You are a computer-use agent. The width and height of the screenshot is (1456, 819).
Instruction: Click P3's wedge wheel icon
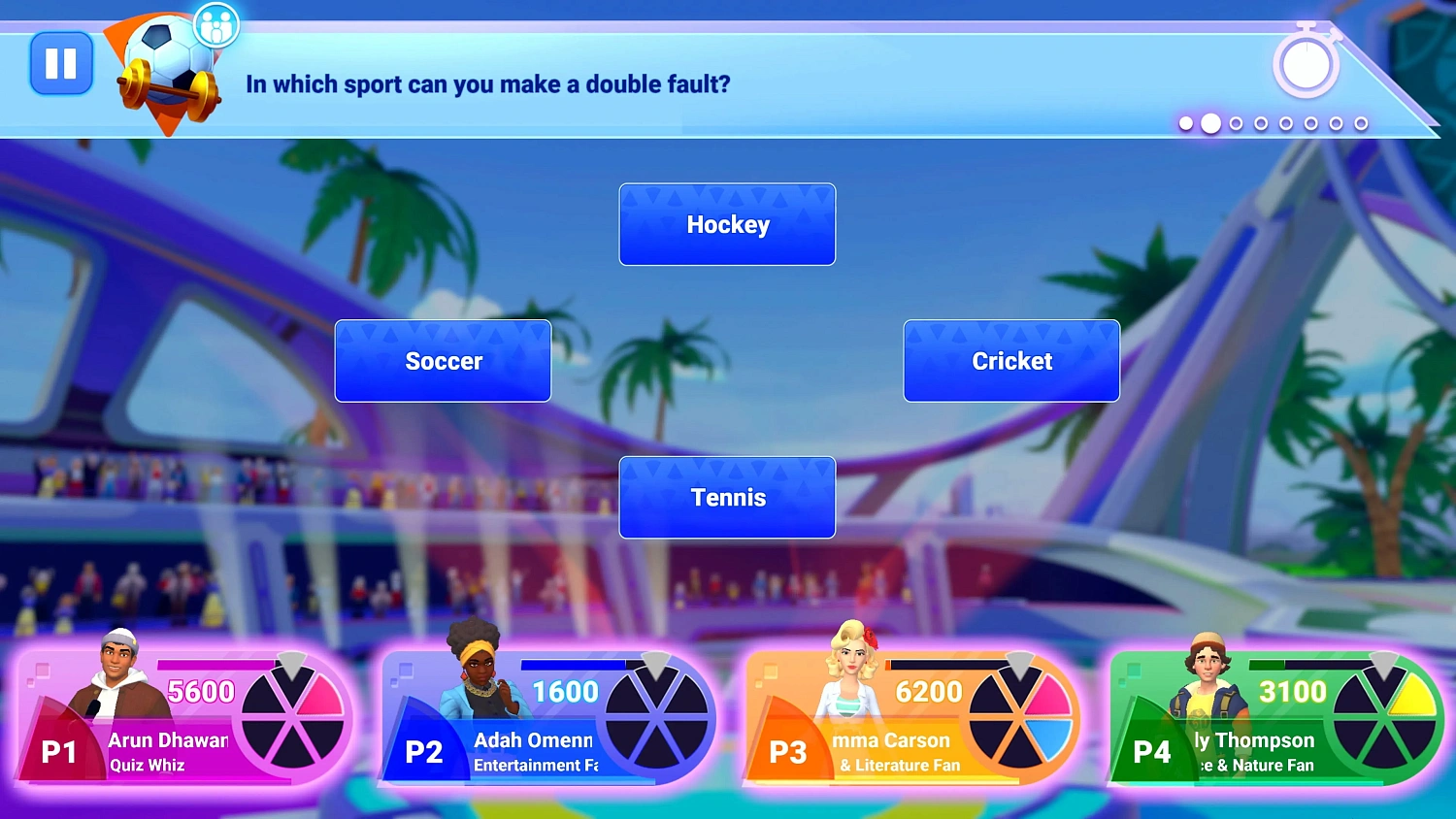coord(1019,718)
